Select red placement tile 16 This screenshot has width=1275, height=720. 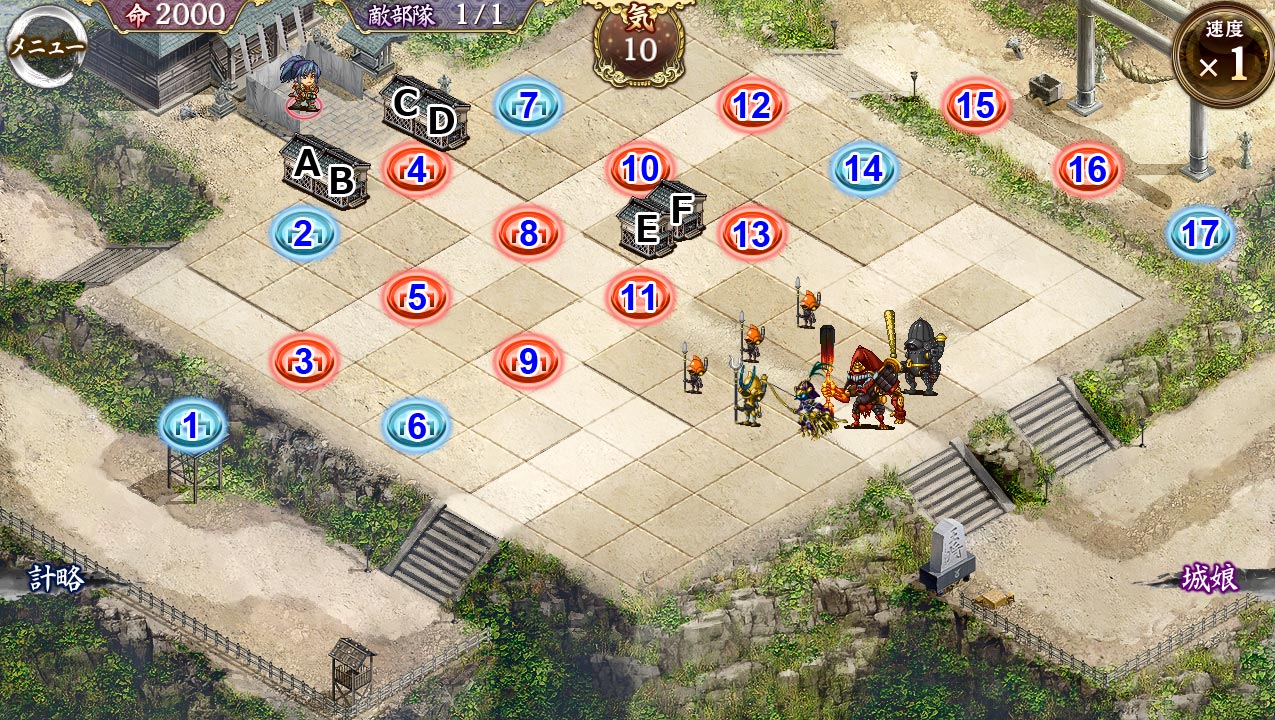tap(1088, 170)
